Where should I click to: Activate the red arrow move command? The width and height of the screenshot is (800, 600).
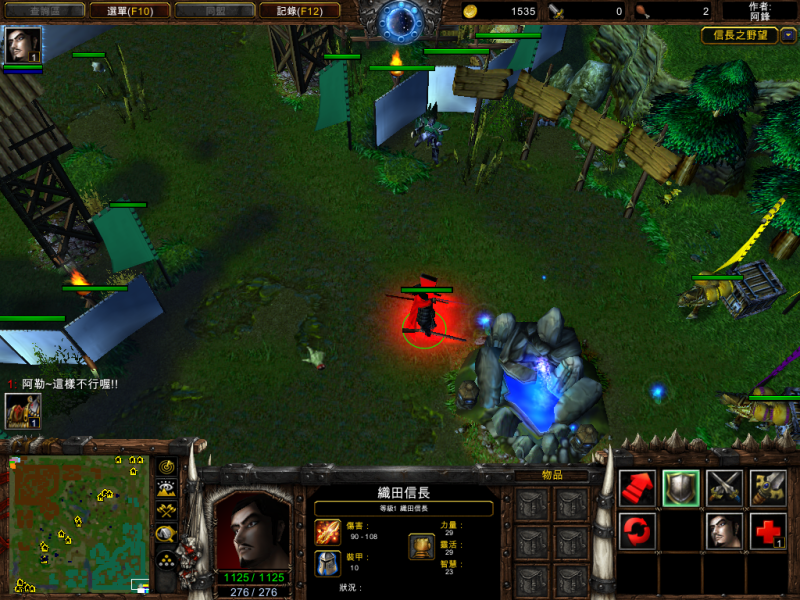(637, 487)
